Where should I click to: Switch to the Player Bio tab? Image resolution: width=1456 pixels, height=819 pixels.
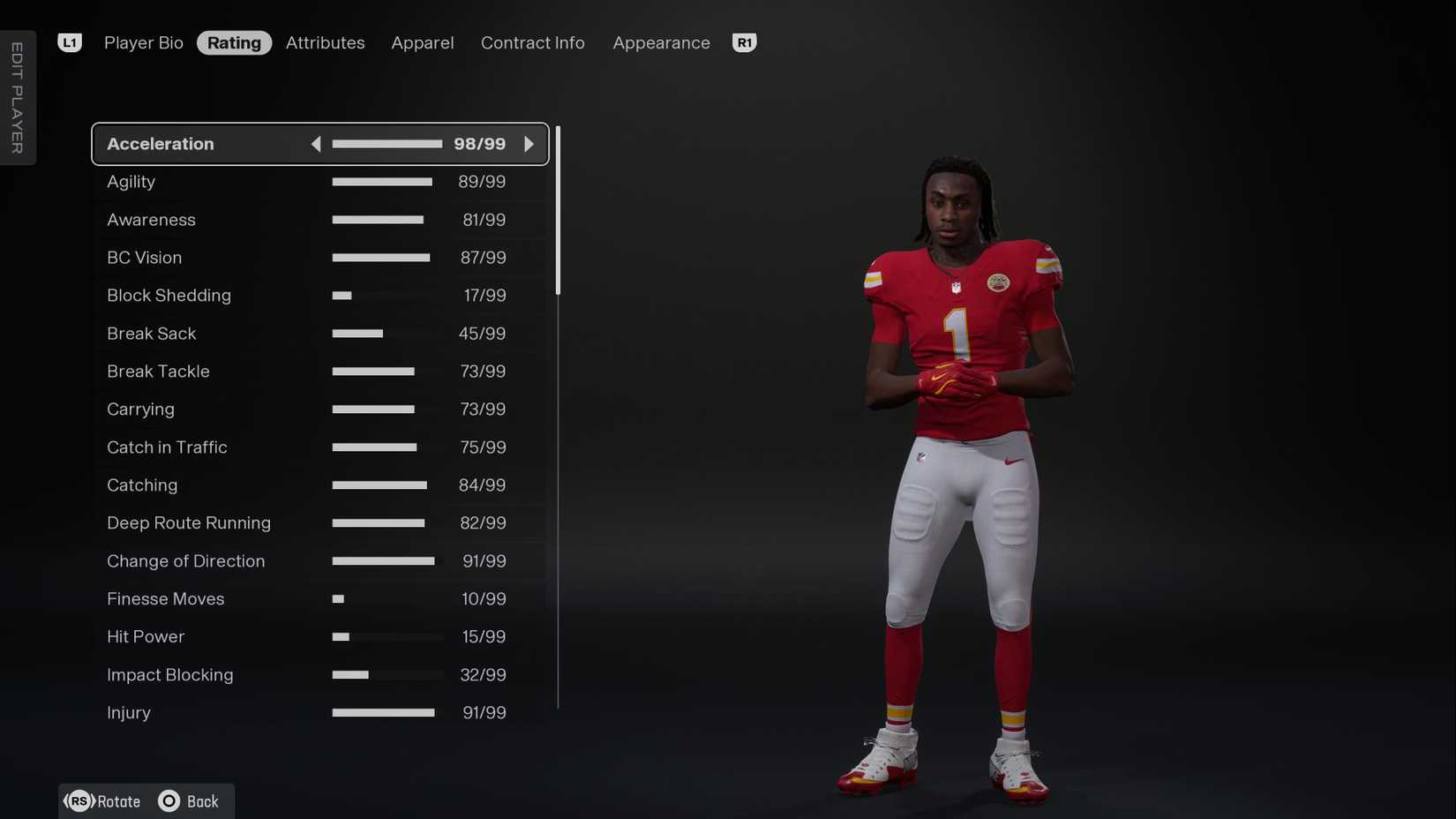click(x=143, y=42)
